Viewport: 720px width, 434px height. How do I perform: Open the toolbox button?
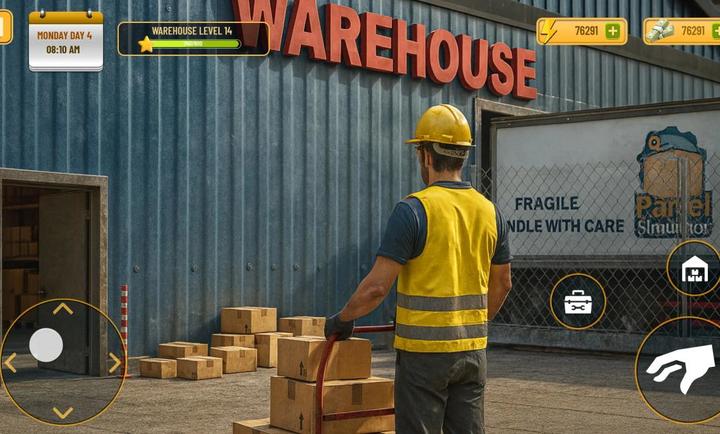point(578,302)
